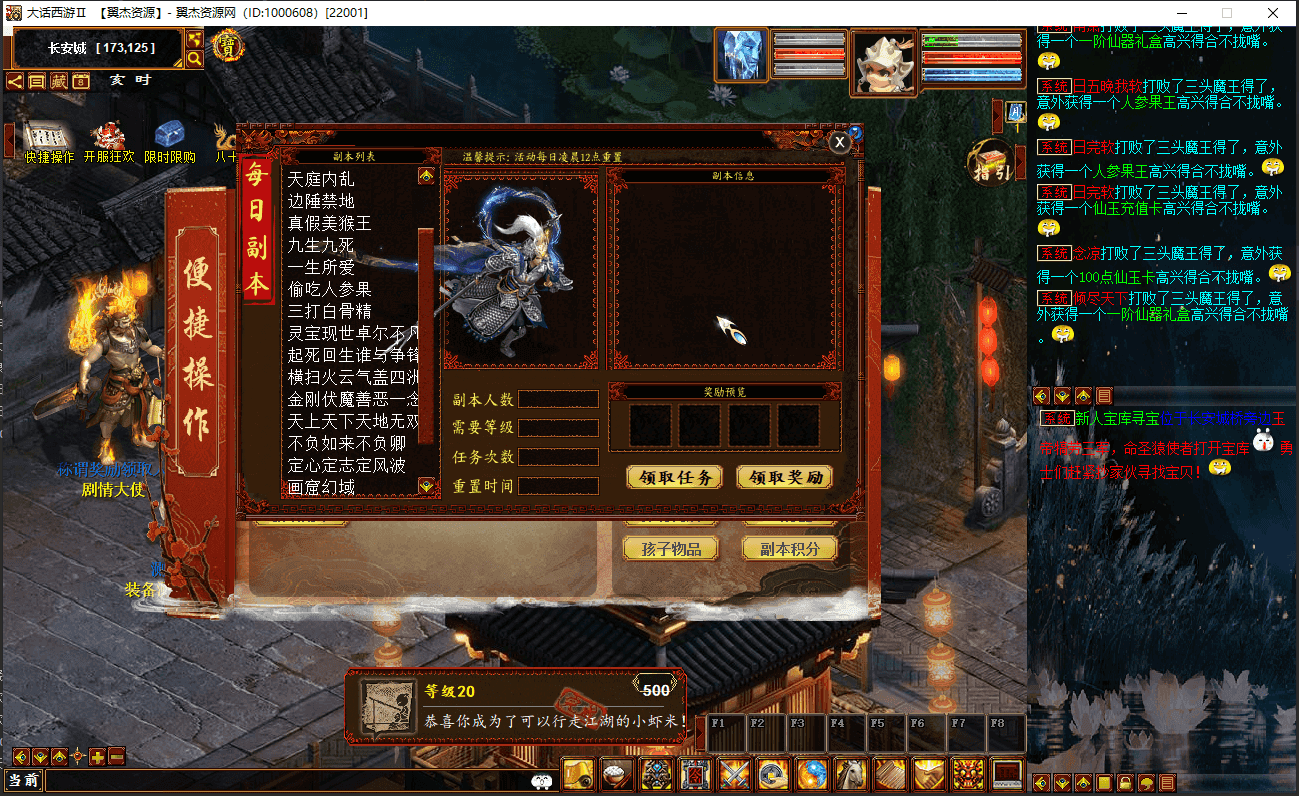Close the daily dungeon panel
This screenshot has width=1299, height=796.
(840, 143)
